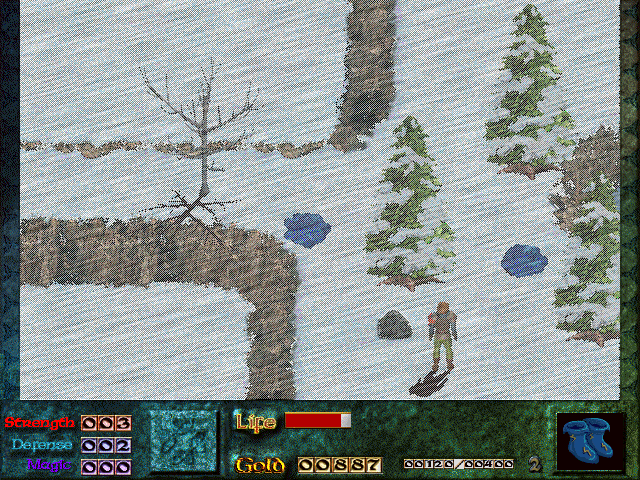The image size is (640, 480).
Task: Select the blue boots item slot
Action: point(591,441)
